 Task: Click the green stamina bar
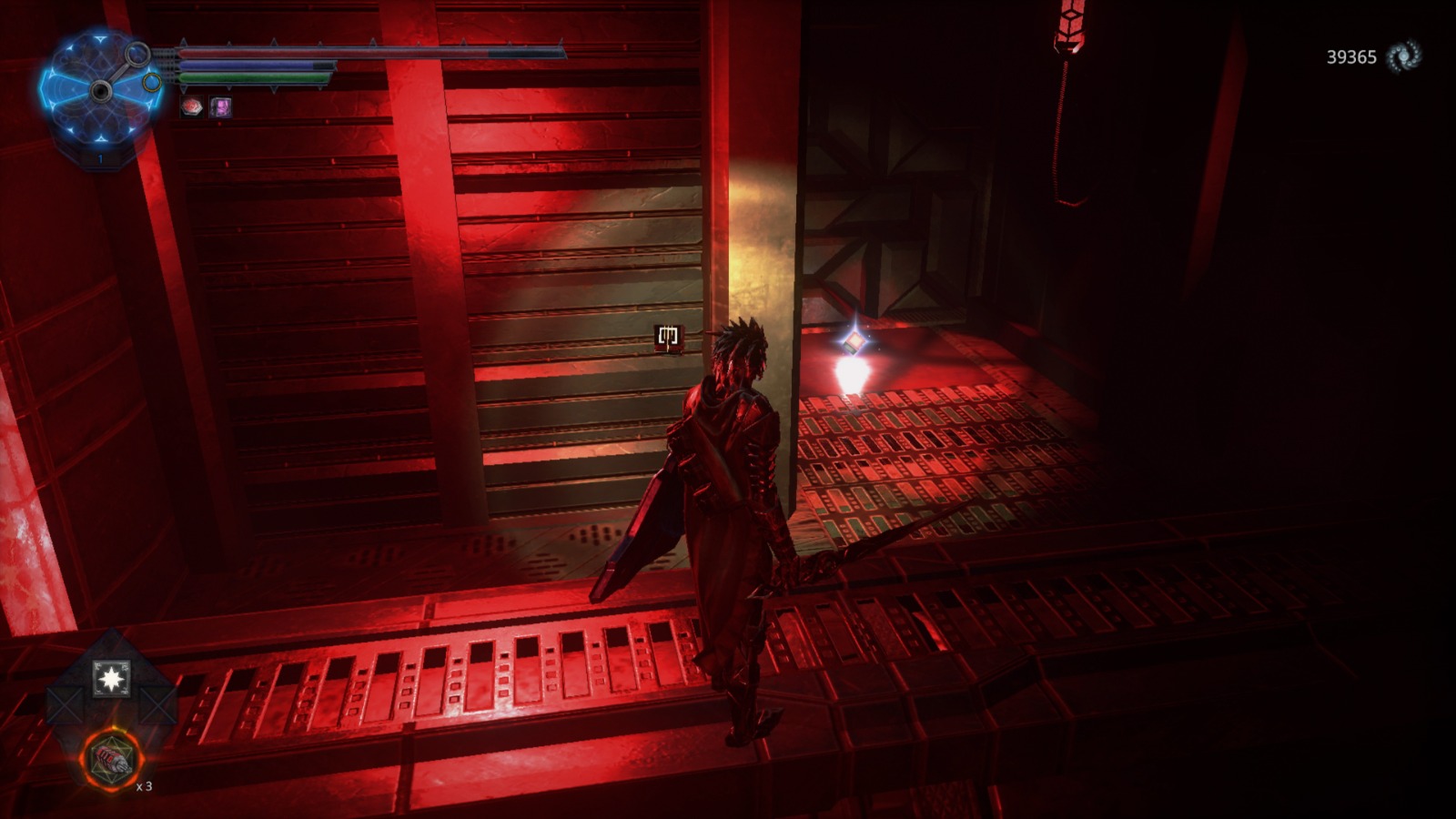pos(273,76)
